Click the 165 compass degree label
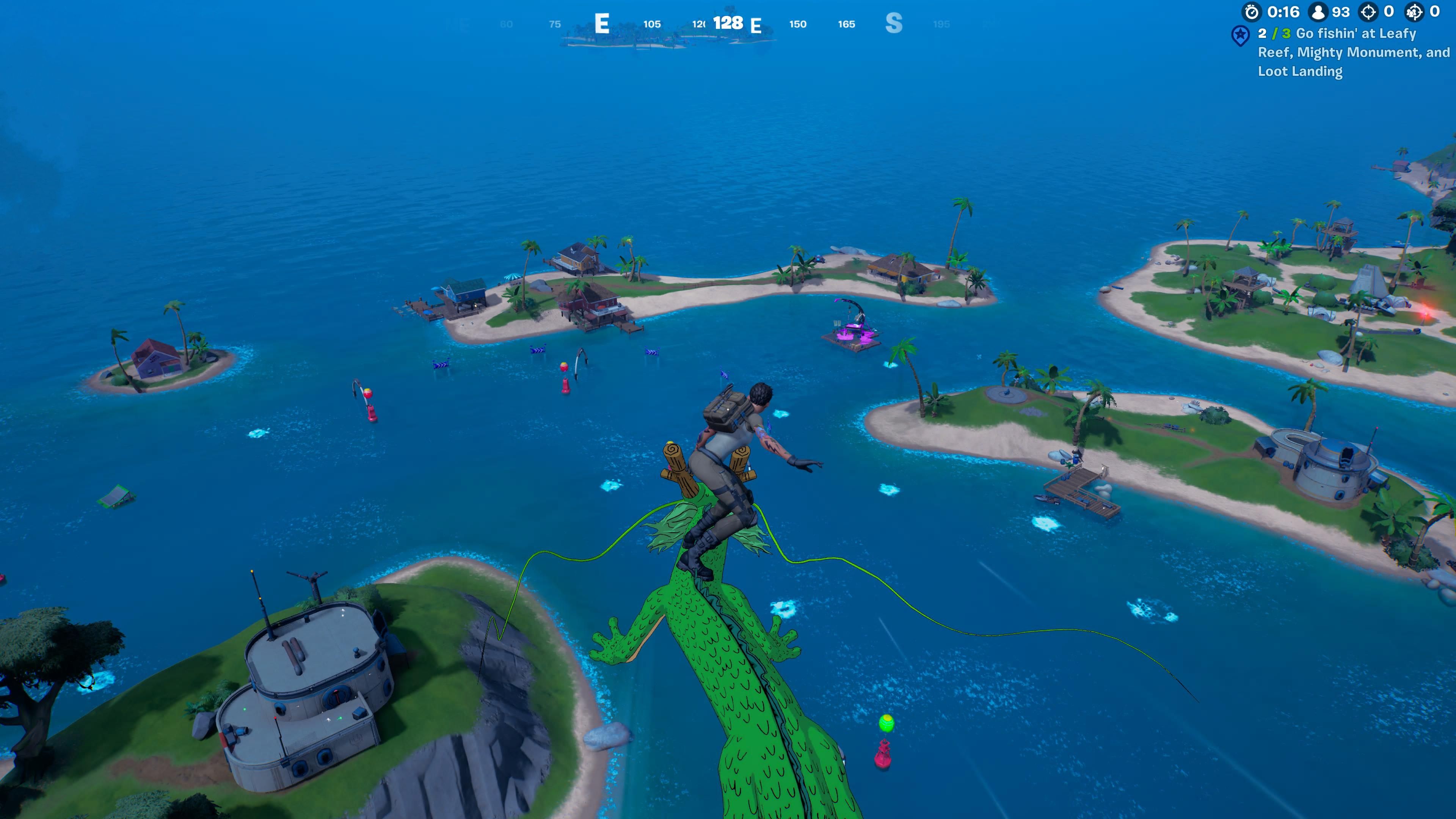This screenshot has height=819, width=1456. click(846, 24)
